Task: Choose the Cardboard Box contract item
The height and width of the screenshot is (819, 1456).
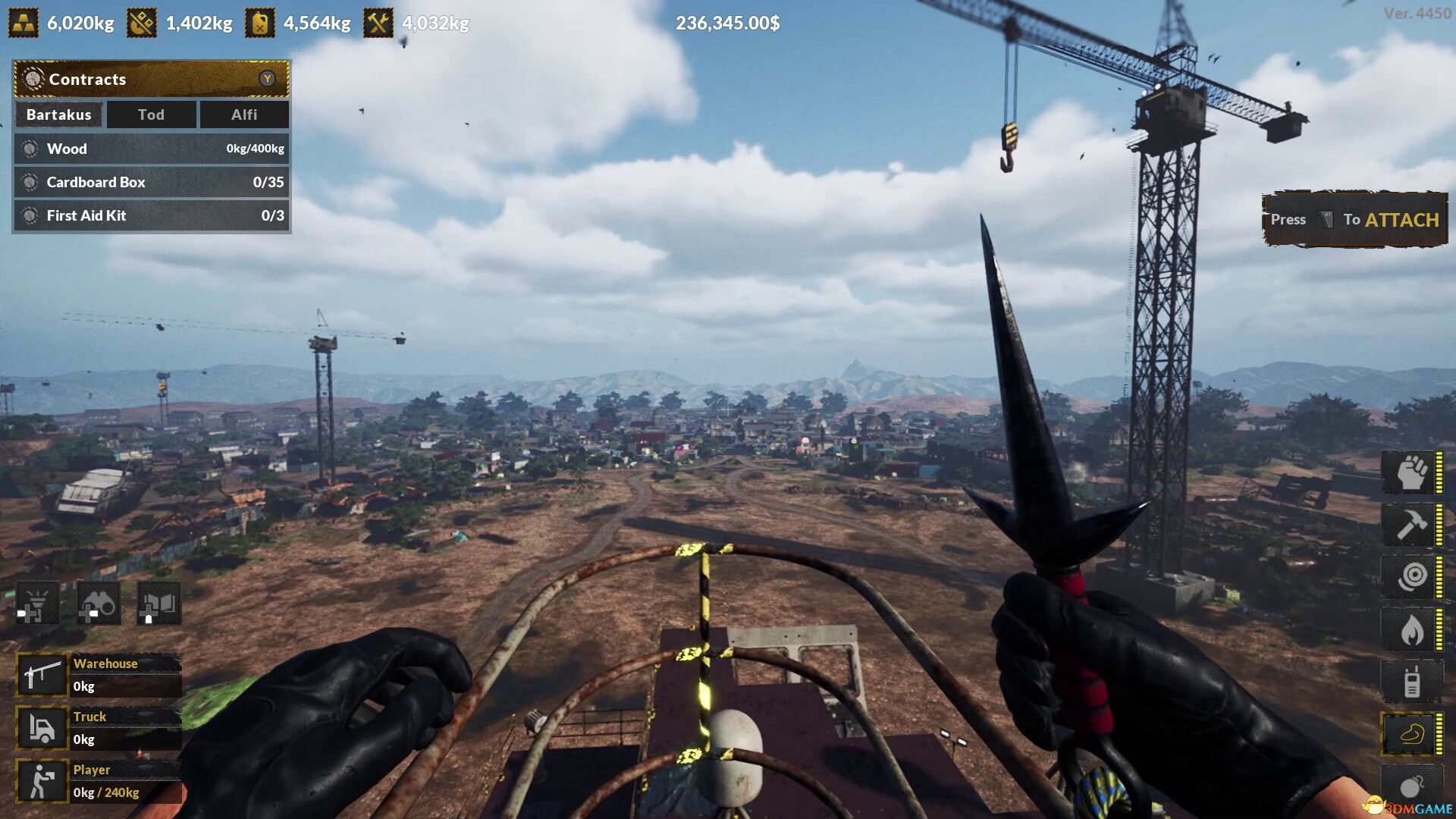Action: (x=151, y=182)
